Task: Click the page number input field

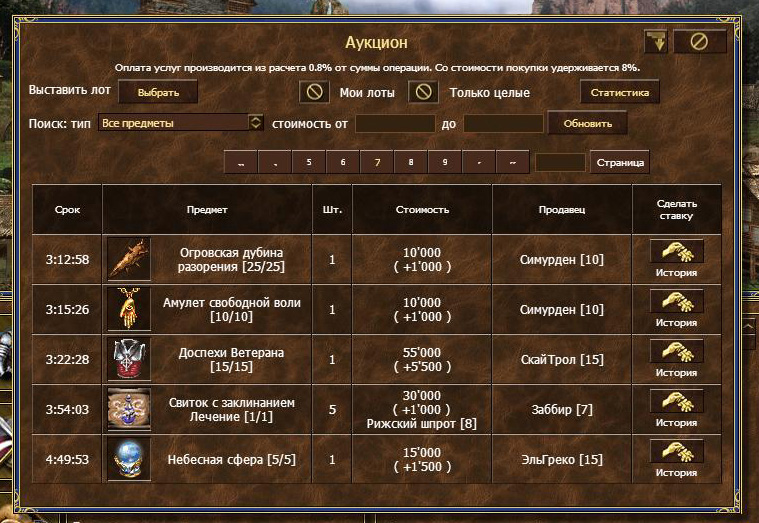Action: tap(560, 162)
